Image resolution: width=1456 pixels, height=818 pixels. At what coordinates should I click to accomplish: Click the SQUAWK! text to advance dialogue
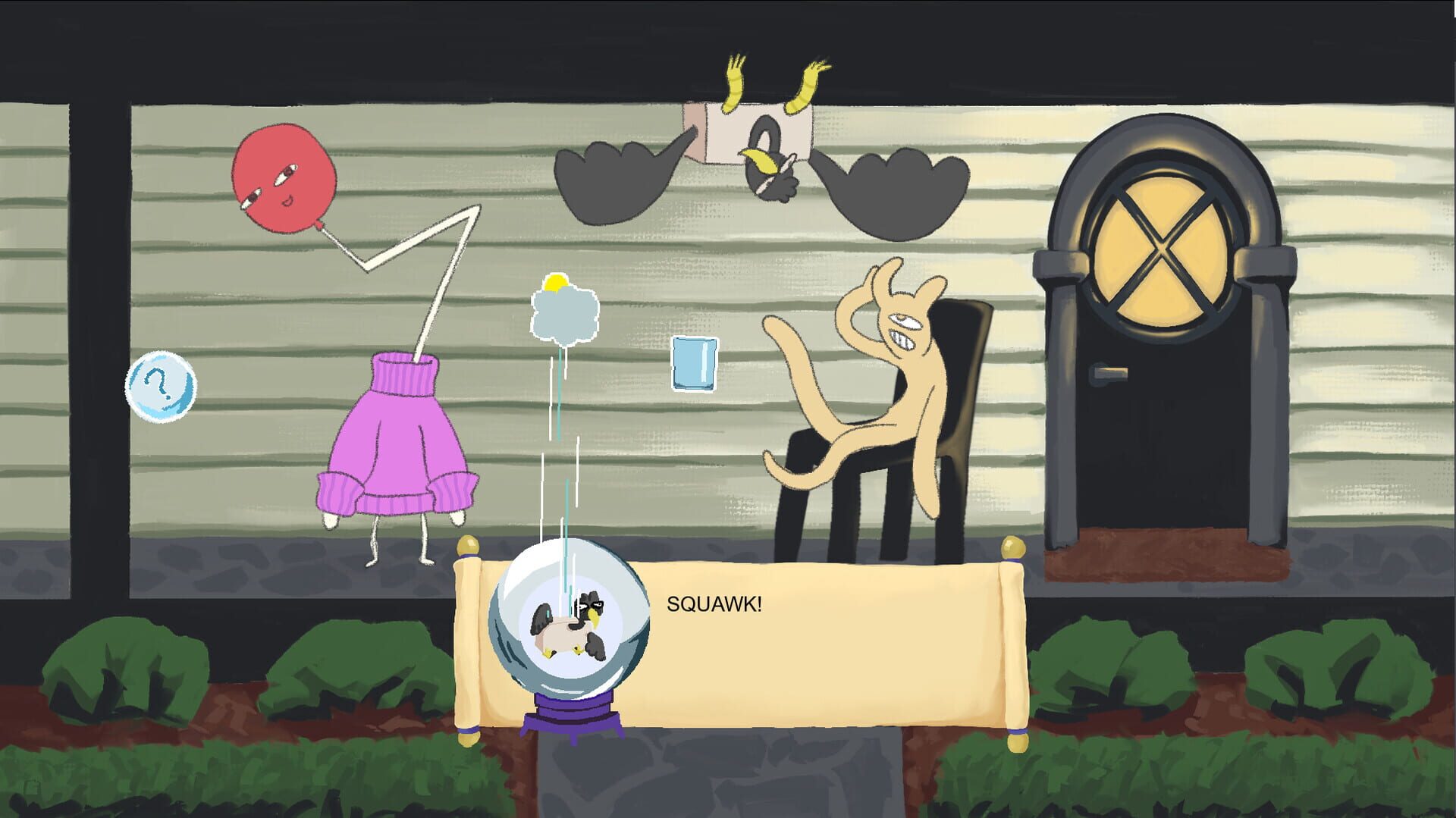click(x=715, y=605)
